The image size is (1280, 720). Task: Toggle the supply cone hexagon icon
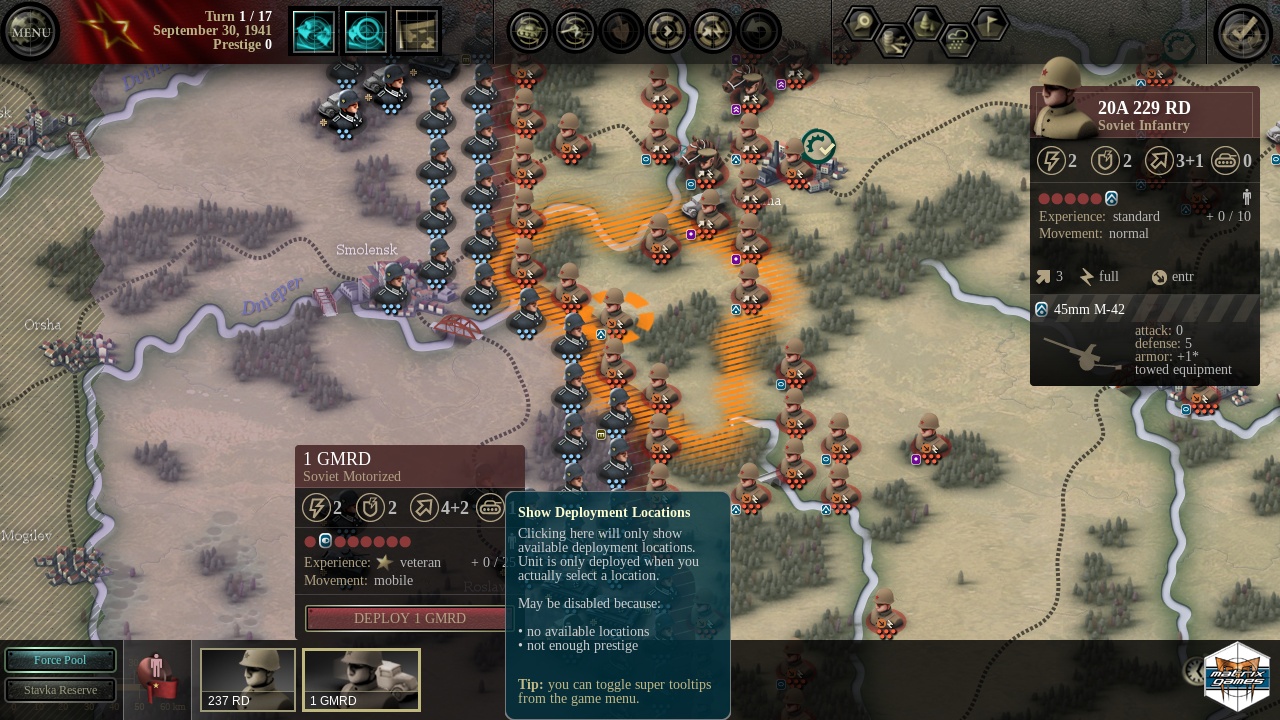pos(926,22)
